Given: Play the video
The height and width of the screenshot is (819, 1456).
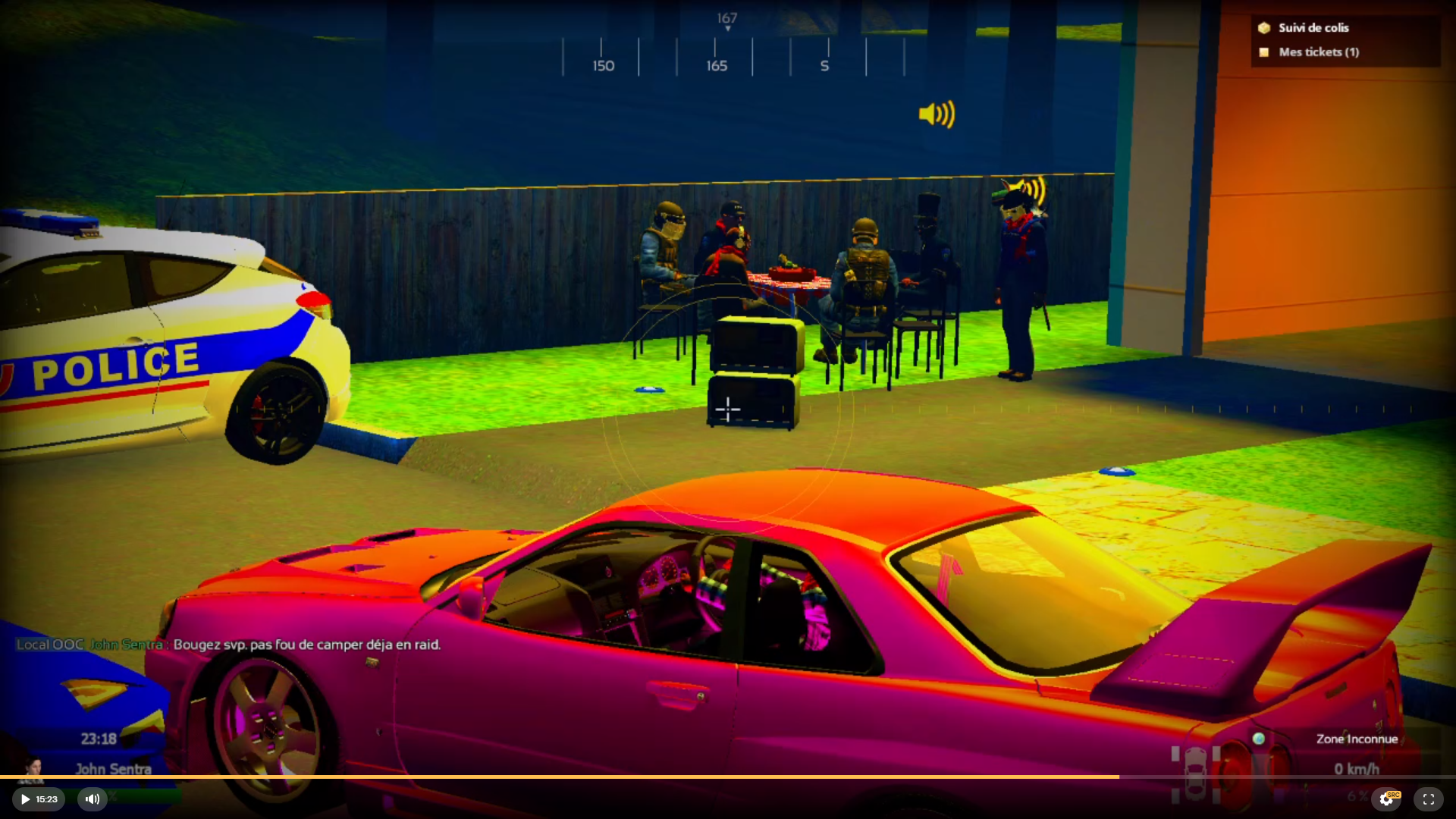Looking at the screenshot, I should click(x=26, y=799).
